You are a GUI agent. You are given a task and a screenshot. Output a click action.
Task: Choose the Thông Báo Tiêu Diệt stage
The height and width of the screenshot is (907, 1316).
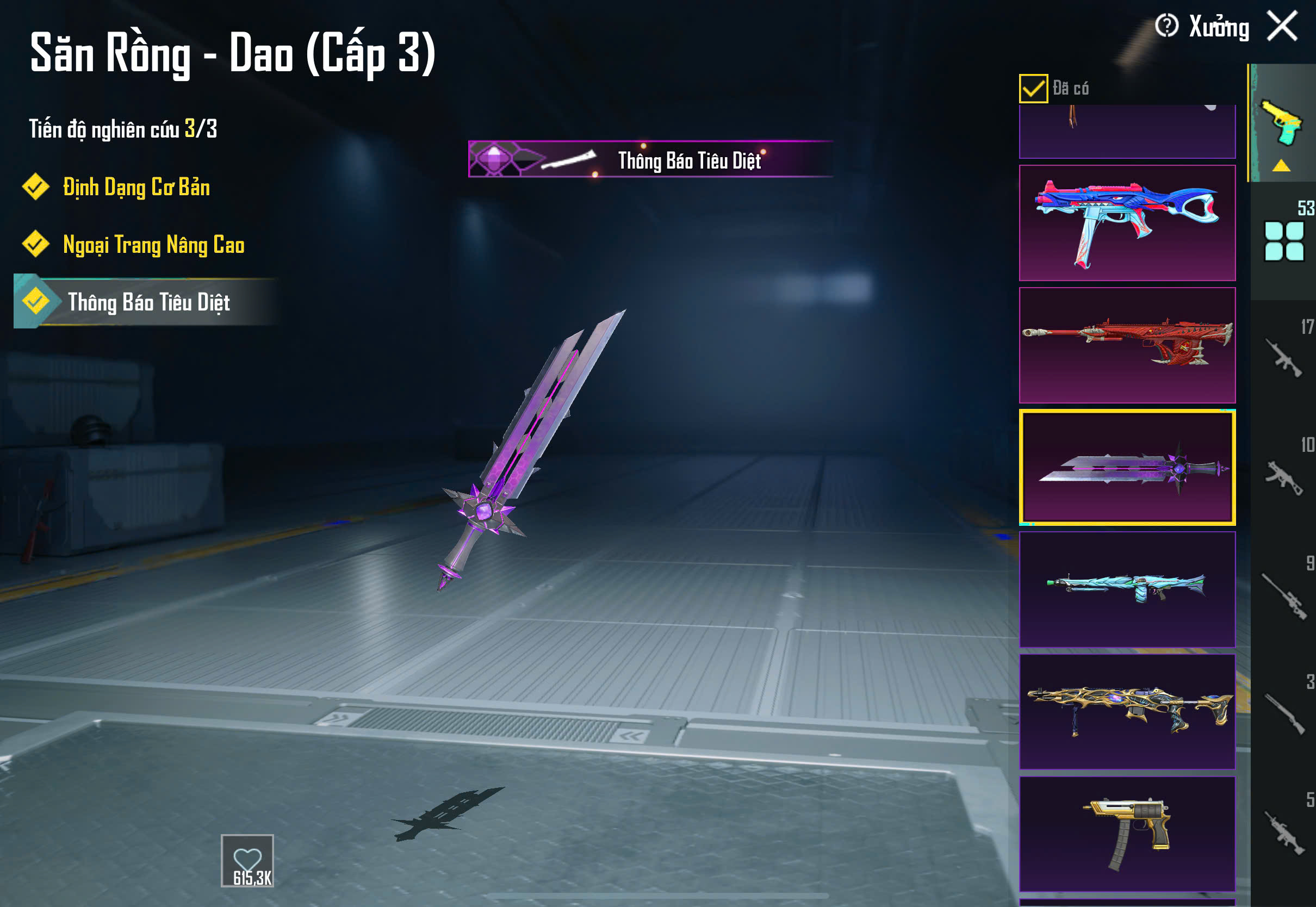click(148, 302)
